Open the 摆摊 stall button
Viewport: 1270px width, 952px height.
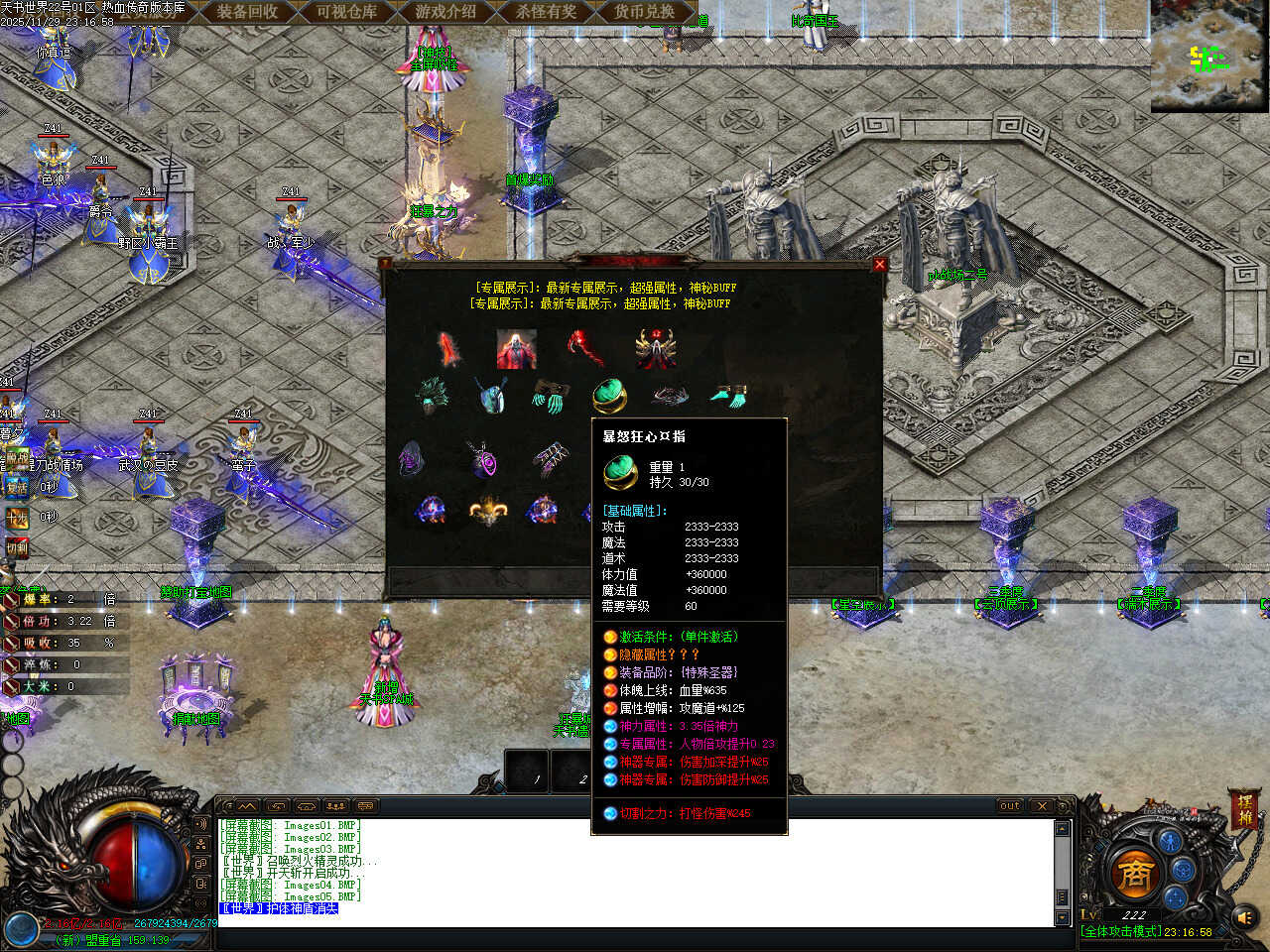click(1245, 808)
